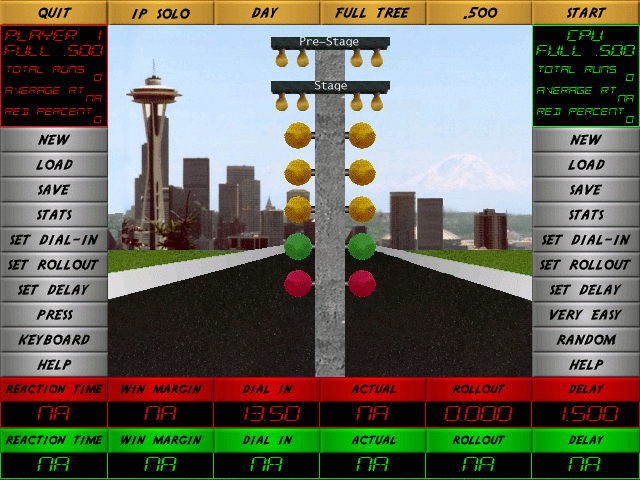640x480 pixels.
Task: Click START to begin the race
Action: point(586,13)
